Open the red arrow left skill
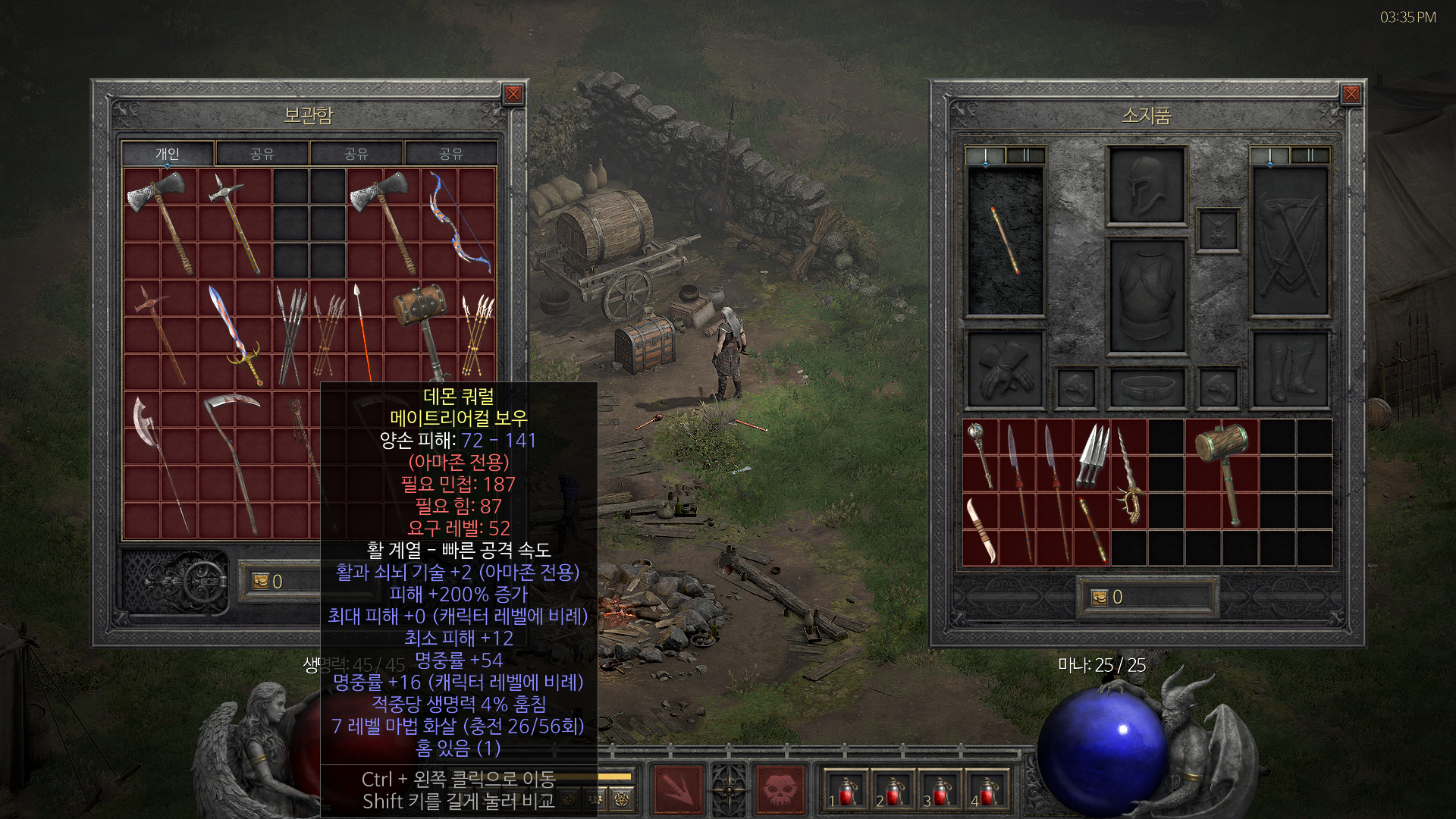This screenshot has width=1456, height=819. tap(677, 789)
